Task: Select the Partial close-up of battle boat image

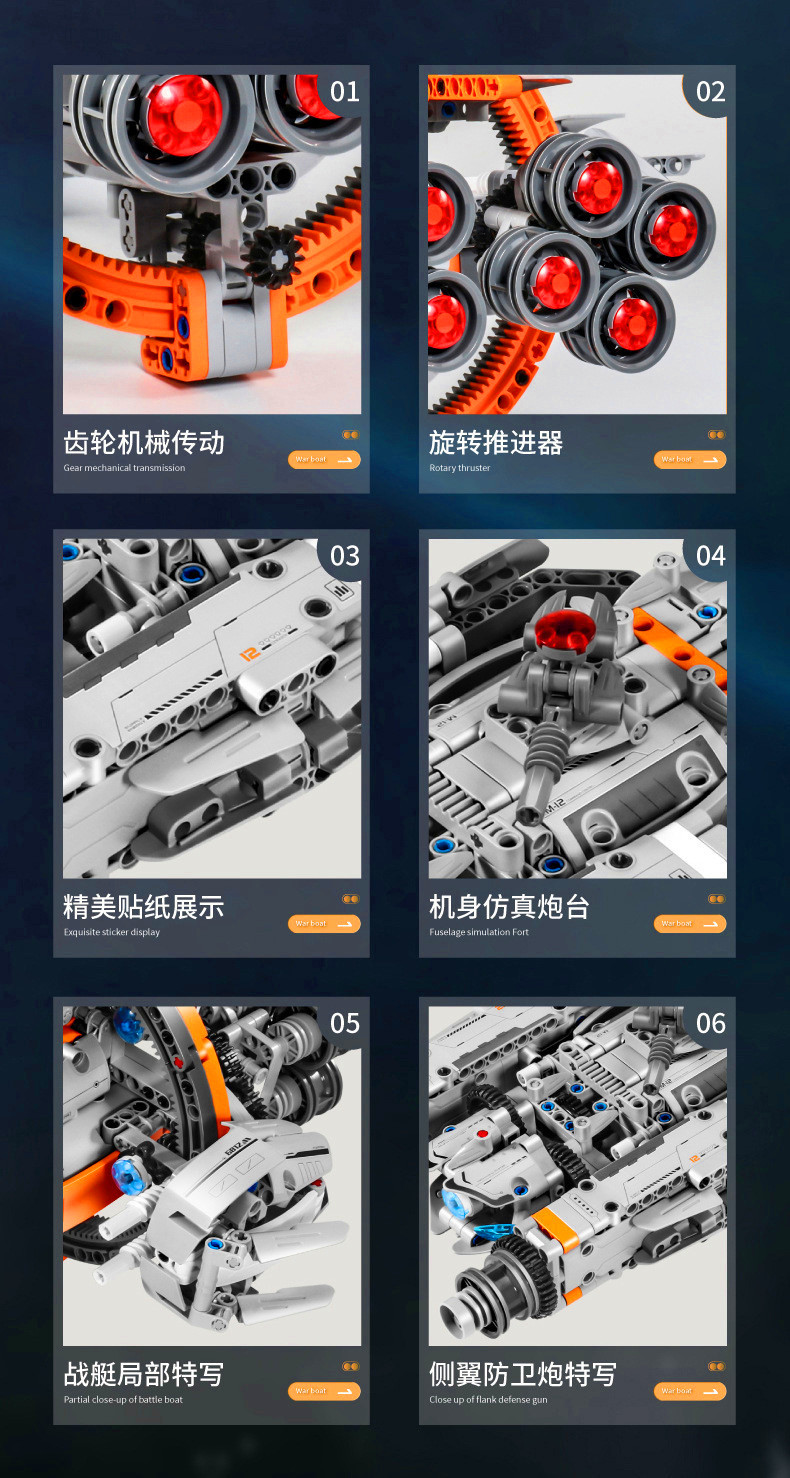Action: pos(212,1175)
